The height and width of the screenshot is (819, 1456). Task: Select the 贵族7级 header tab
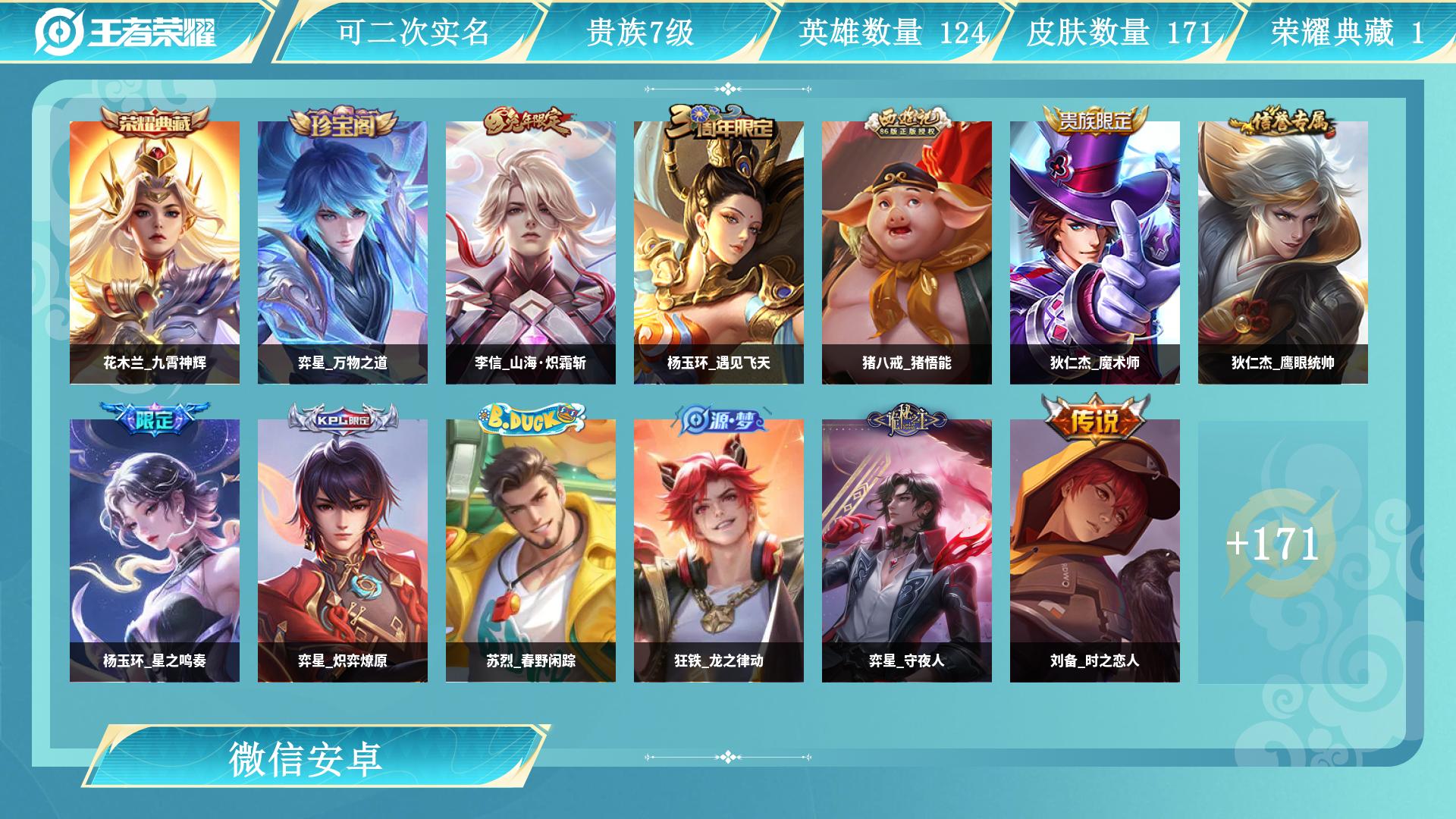pos(641,32)
